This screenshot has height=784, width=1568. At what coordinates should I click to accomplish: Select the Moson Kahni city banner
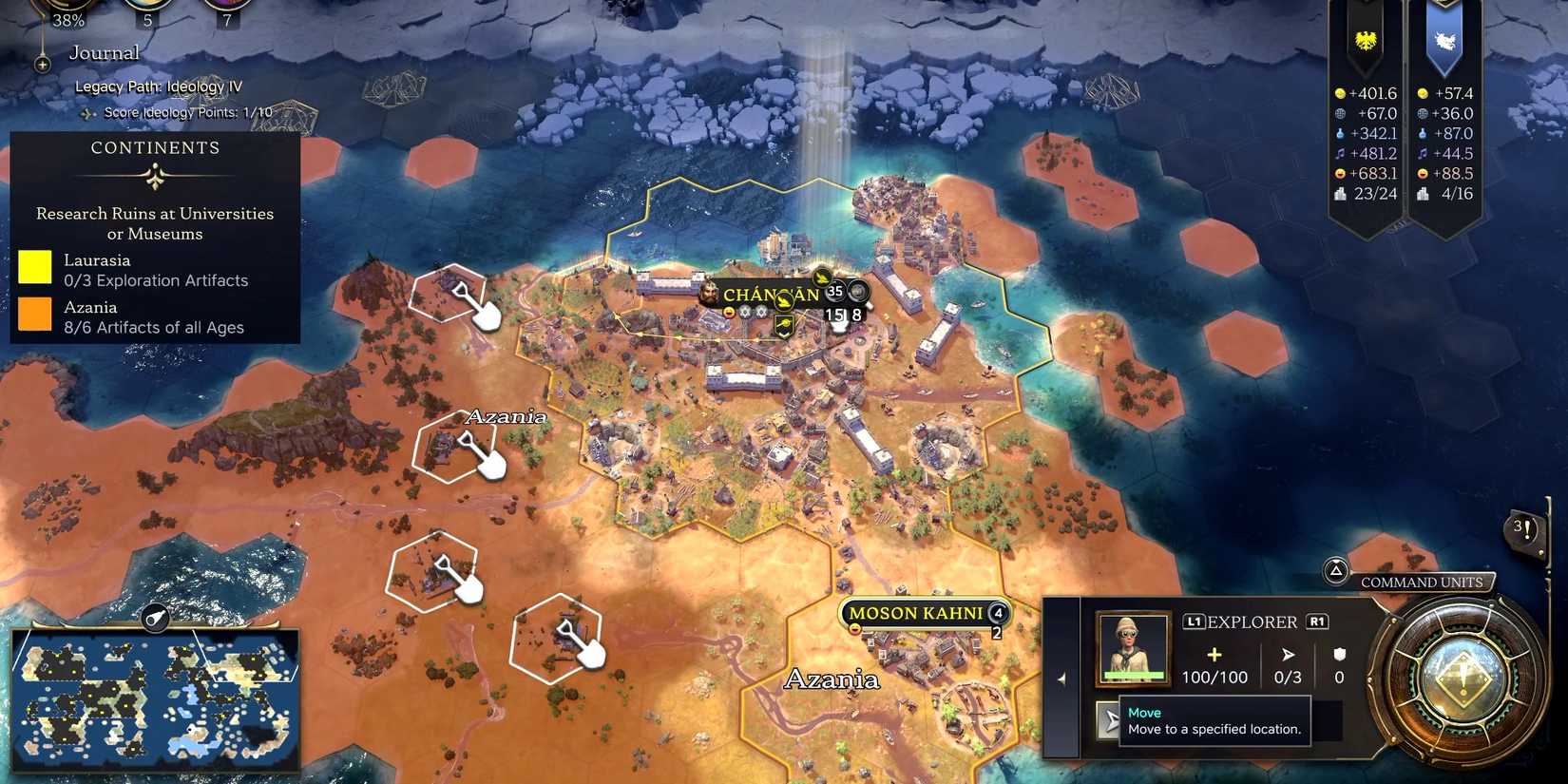click(x=917, y=613)
